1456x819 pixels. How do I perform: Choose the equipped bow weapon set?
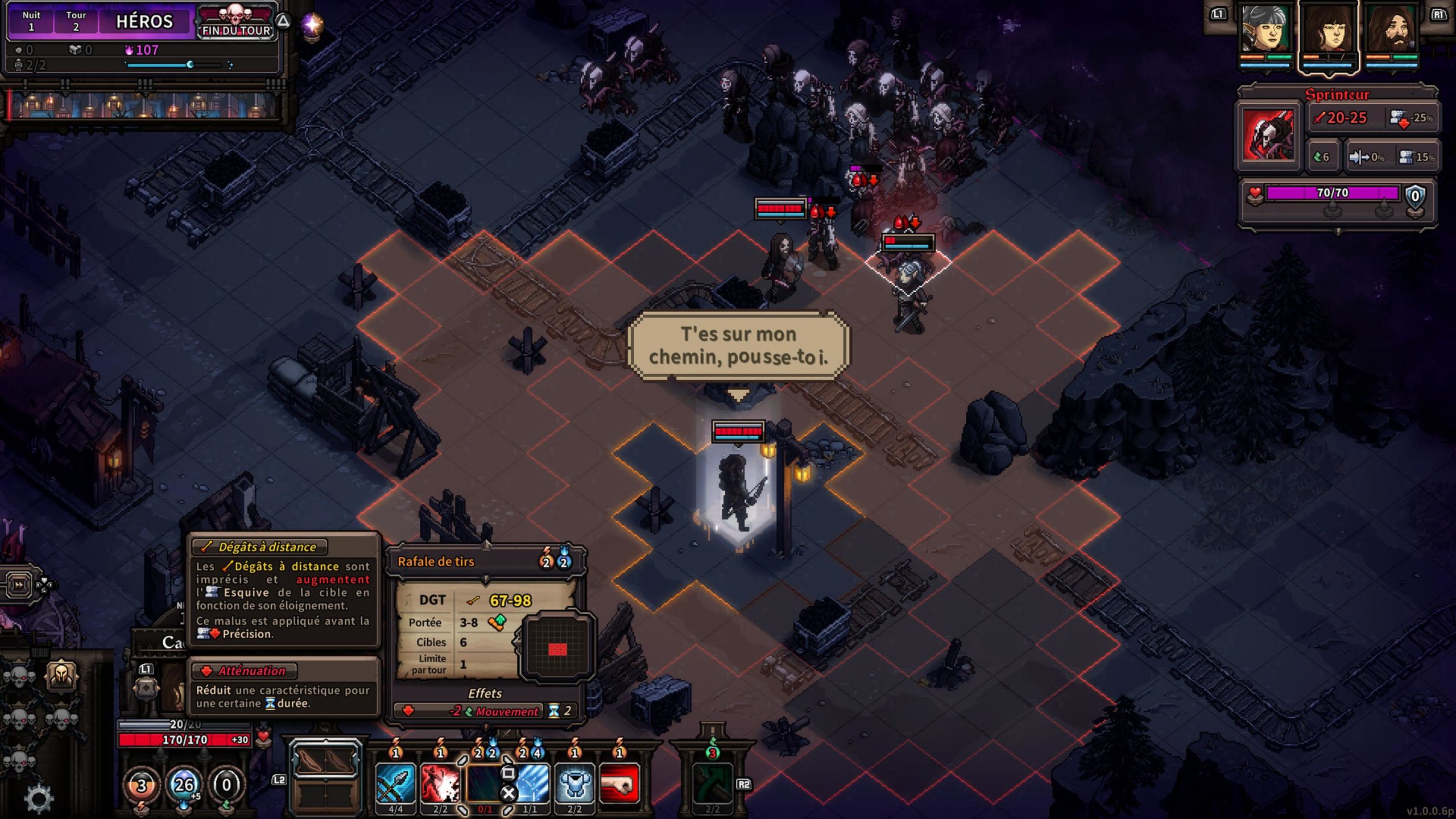point(325,760)
